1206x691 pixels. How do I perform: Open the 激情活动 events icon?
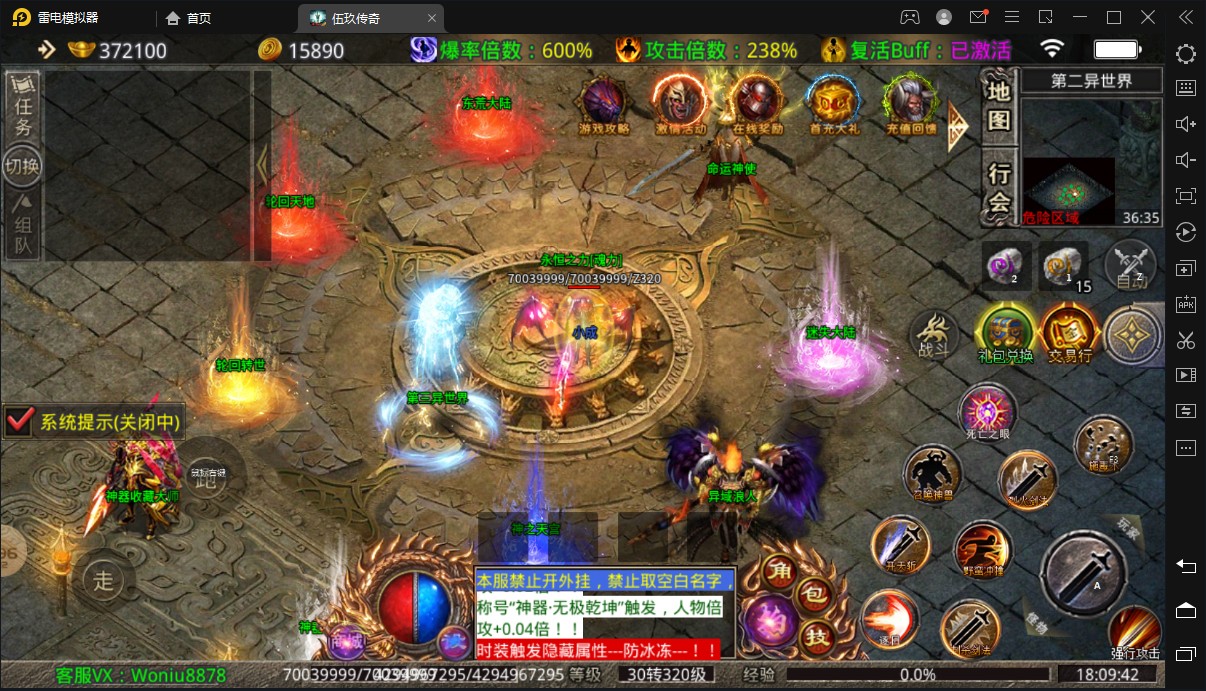[x=680, y=103]
